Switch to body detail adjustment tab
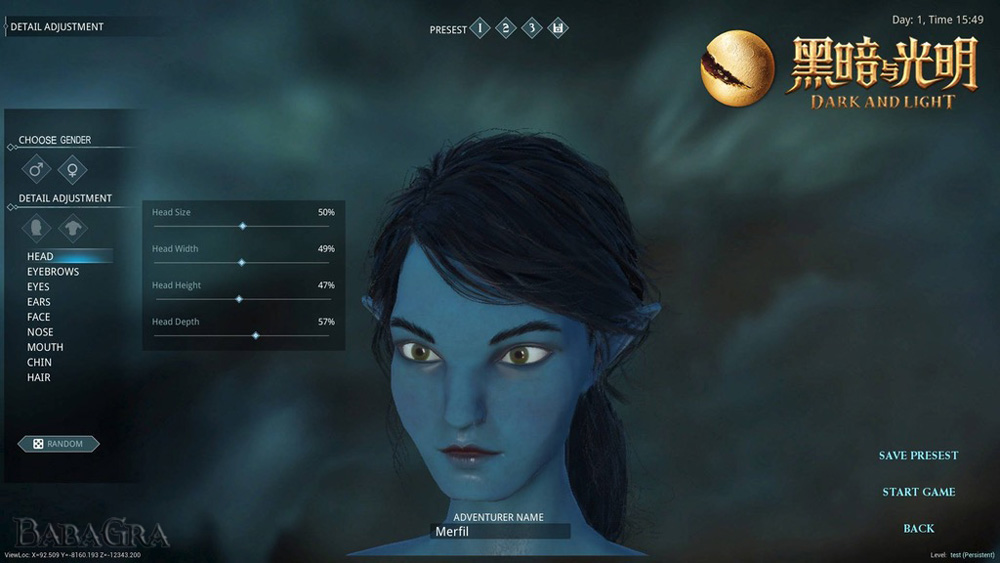The image size is (1000, 563). point(72,228)
